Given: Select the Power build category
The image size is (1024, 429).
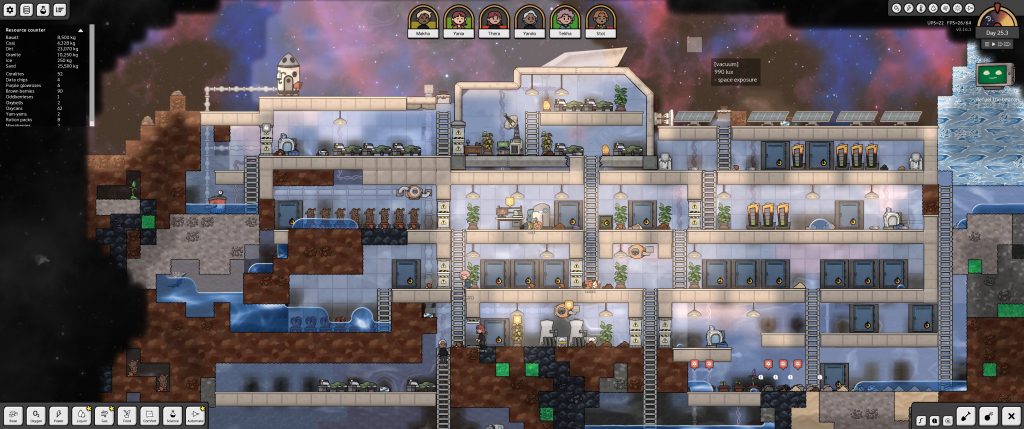Looking at the screenshot, I should click(60, 415).
